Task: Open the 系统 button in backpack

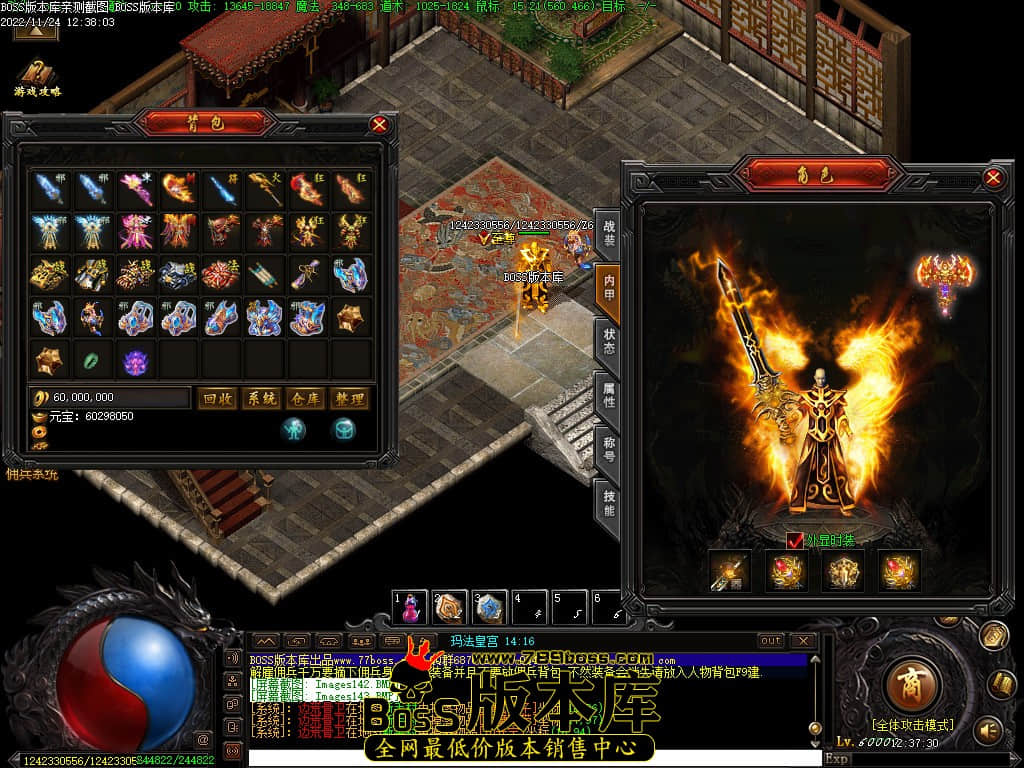Action: click(261, 398)
